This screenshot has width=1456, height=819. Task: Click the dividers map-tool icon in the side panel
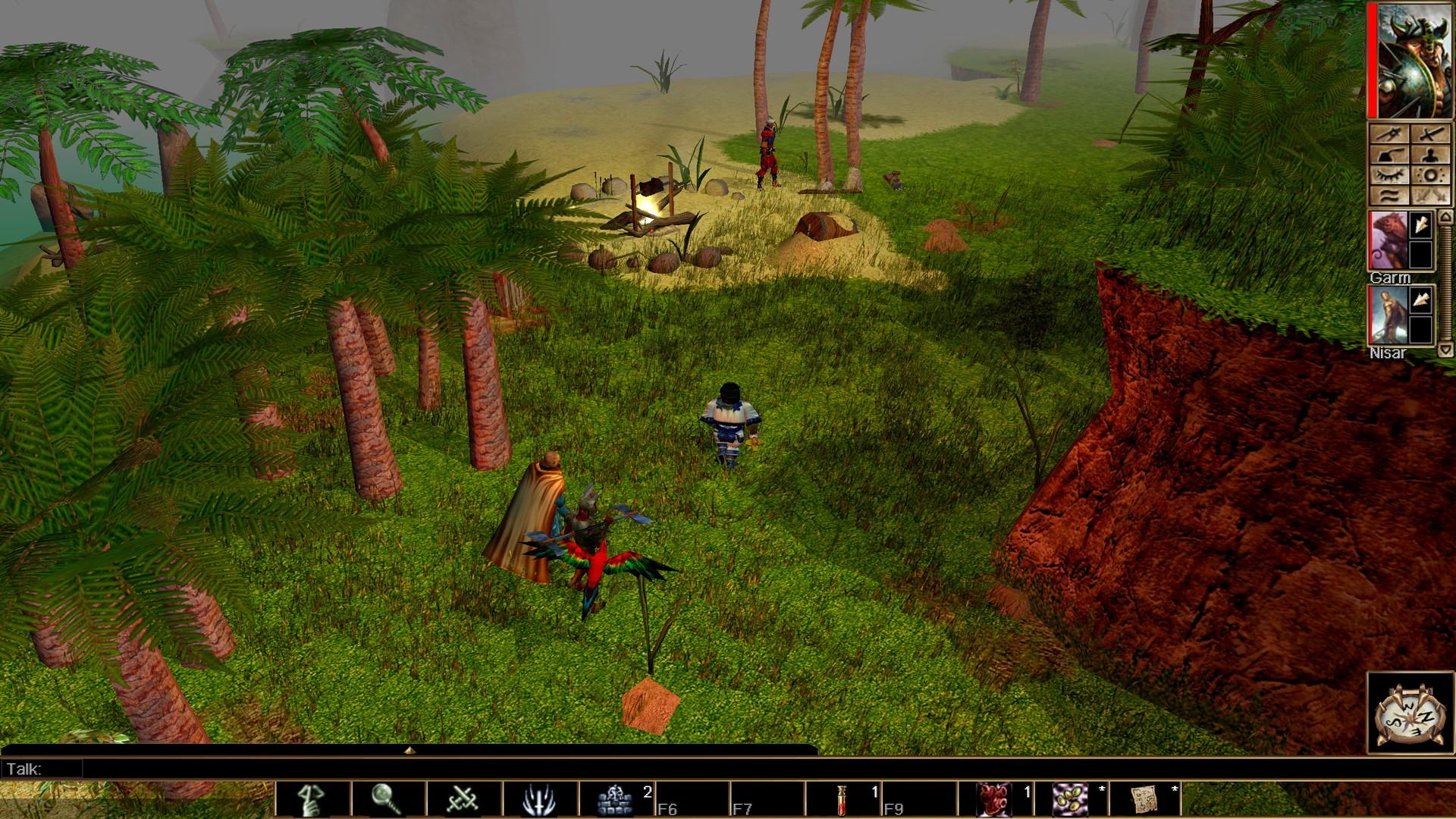1389,134
